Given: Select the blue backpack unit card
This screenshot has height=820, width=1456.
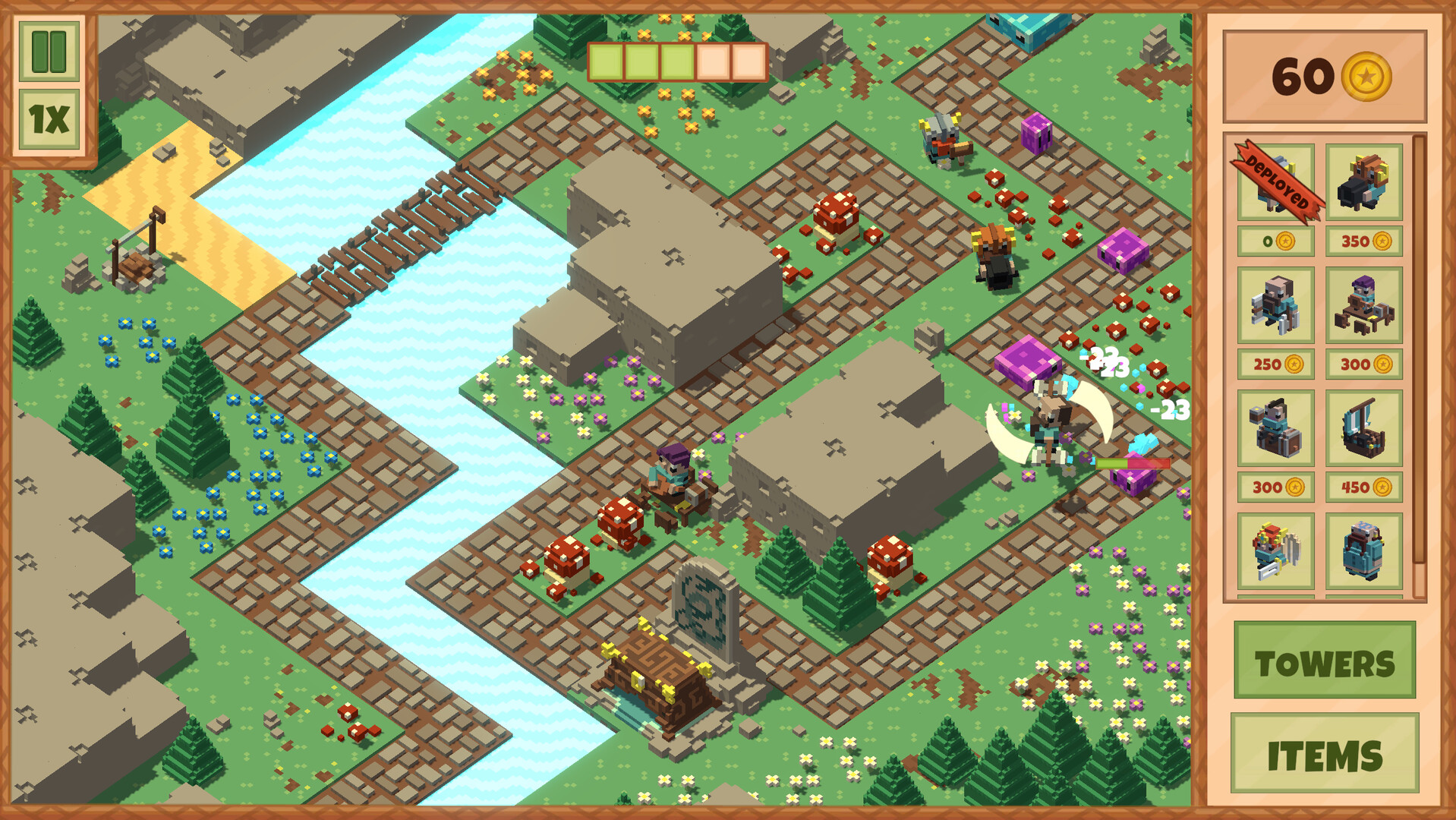Looking at the screenshot, I should point(1363,550).
